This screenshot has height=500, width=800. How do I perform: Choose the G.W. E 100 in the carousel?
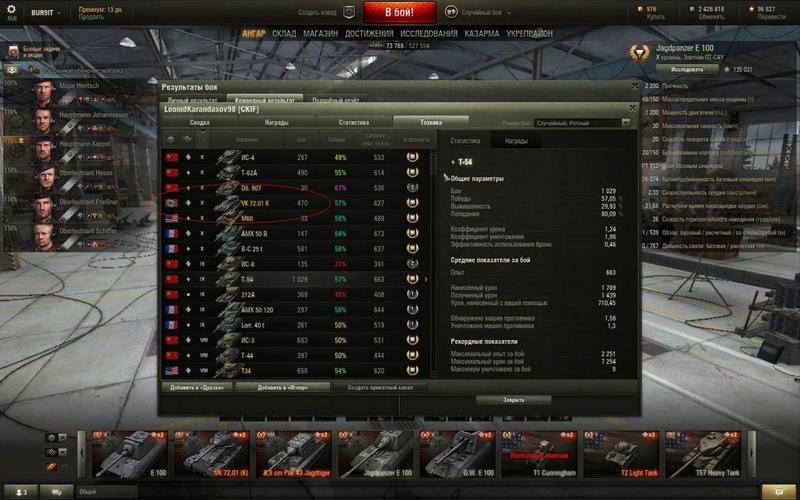457,454
